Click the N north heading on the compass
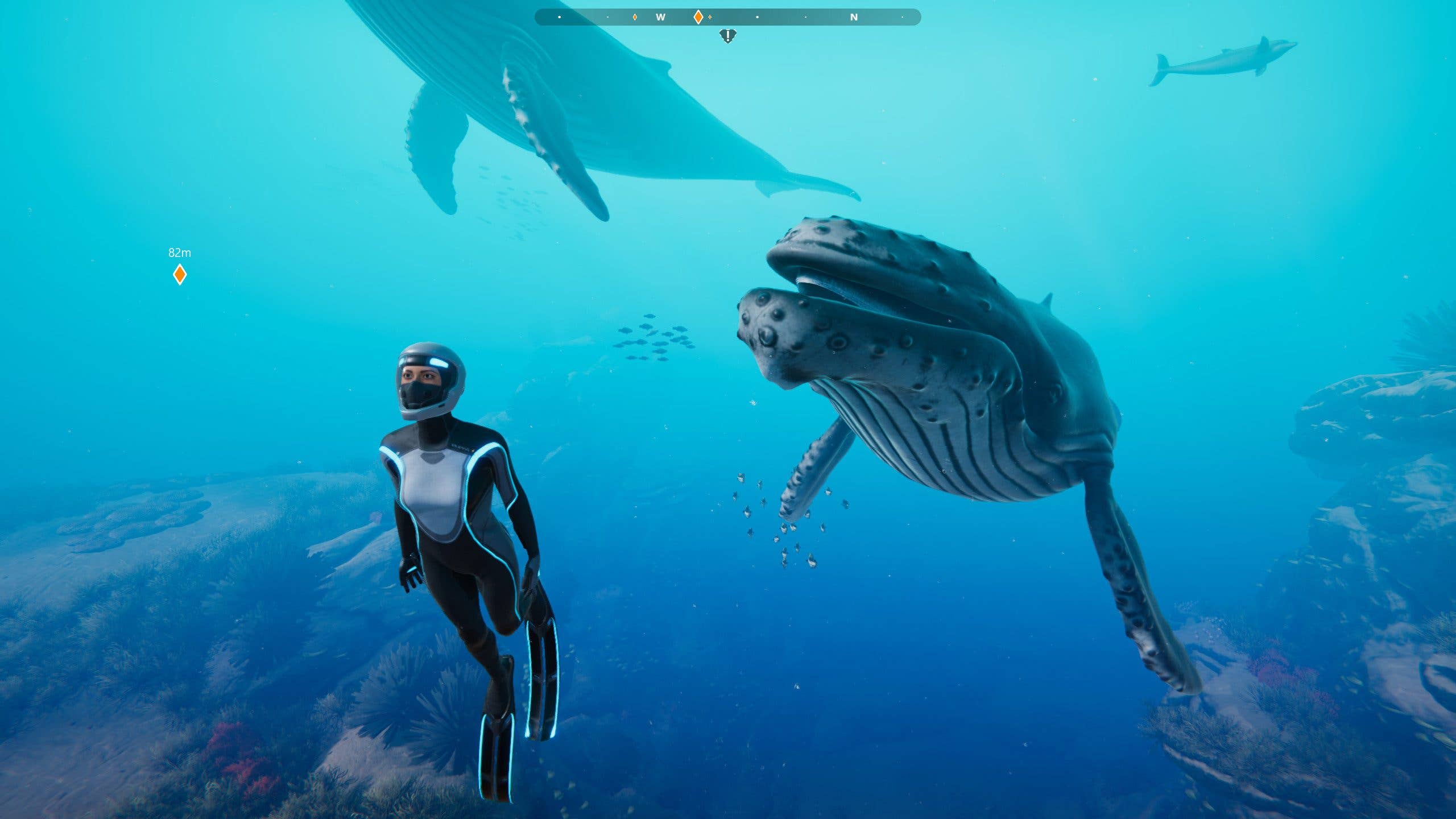 click(x=853, y=18)
